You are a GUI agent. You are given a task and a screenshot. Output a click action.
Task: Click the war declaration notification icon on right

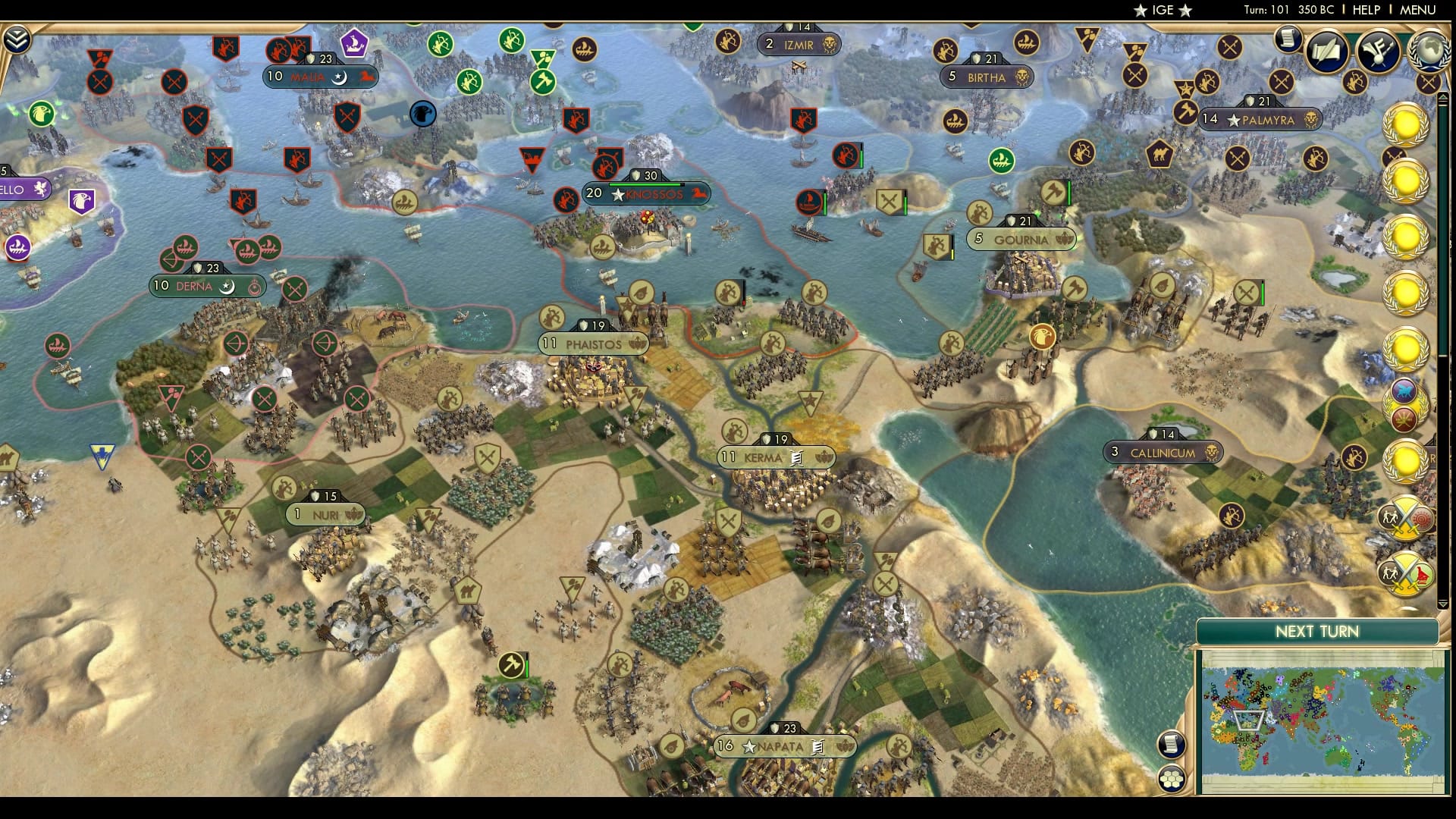(1405, 574)
